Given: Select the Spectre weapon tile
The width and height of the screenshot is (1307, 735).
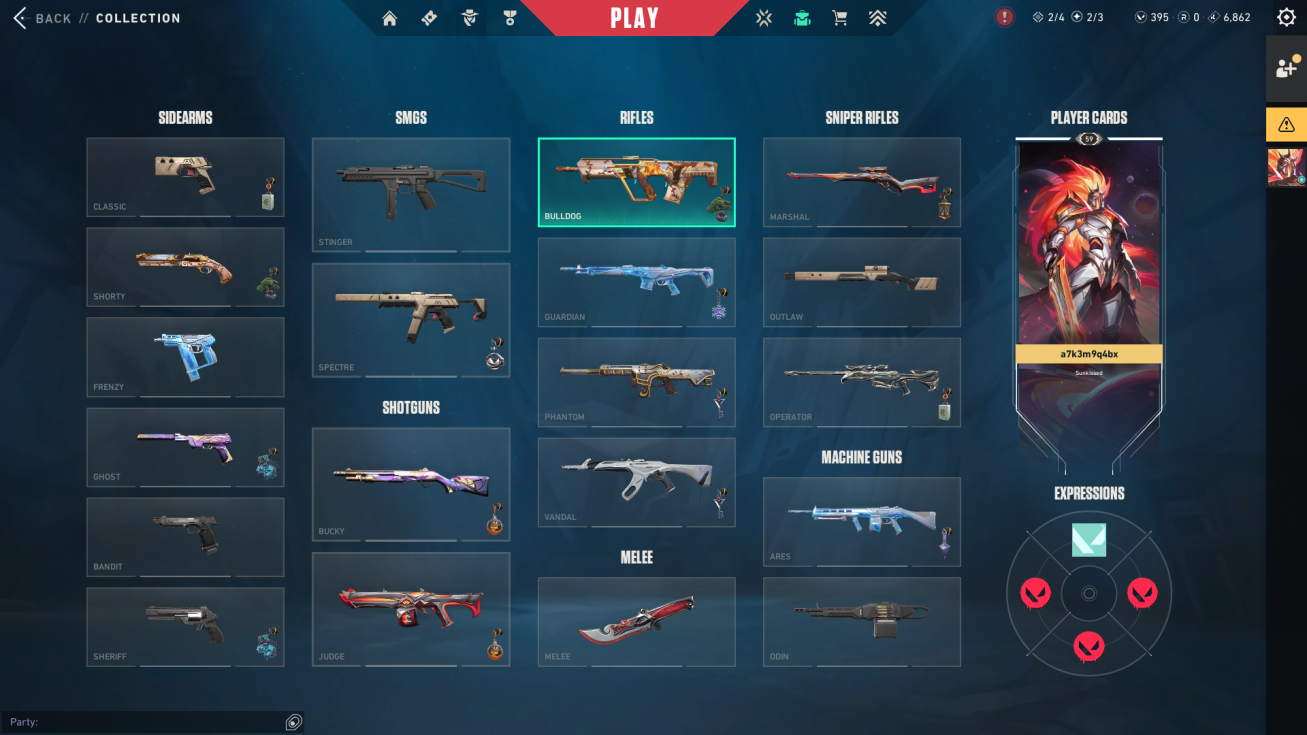Looking at the screenshot, I should [410, 320].
